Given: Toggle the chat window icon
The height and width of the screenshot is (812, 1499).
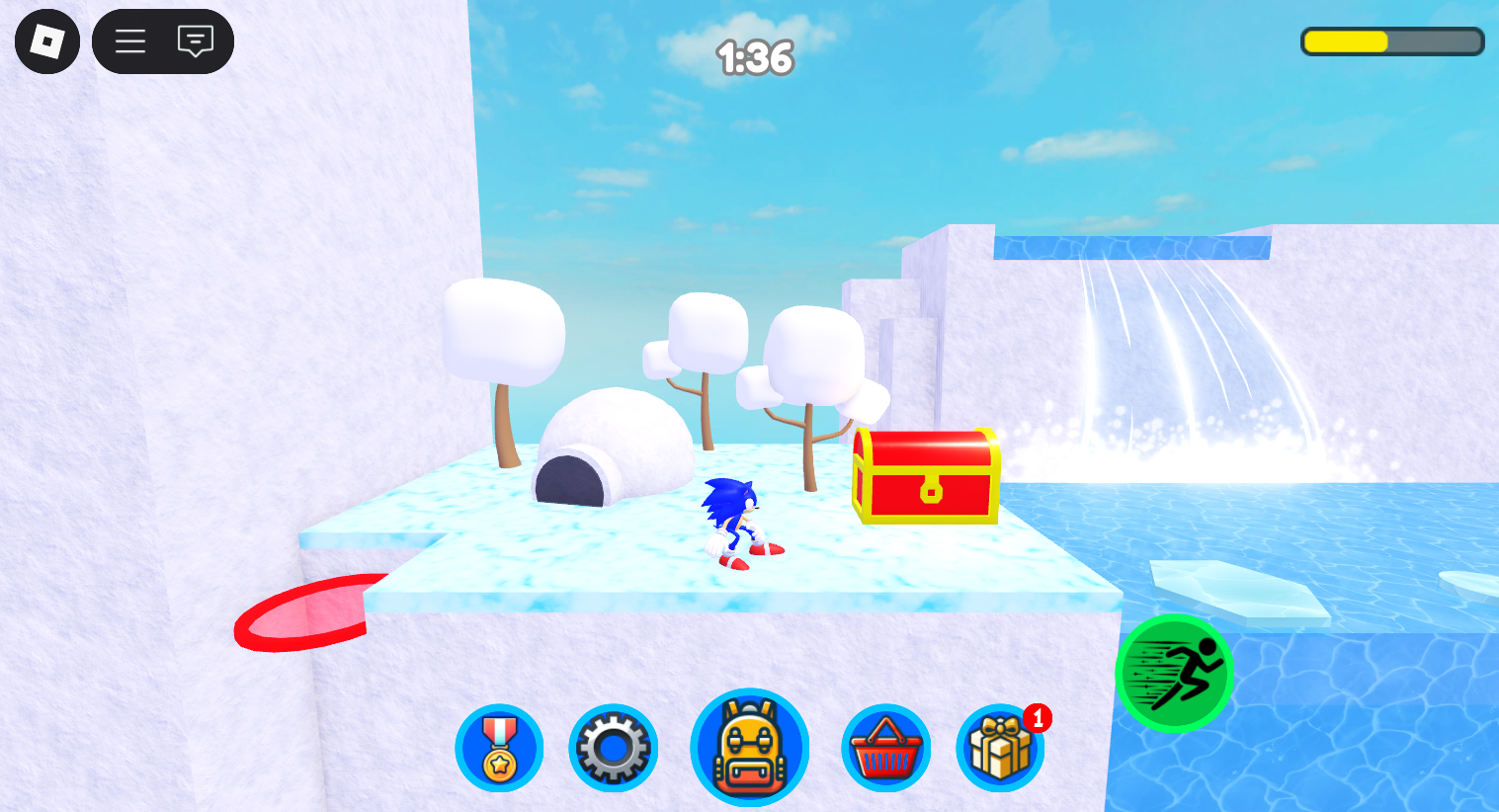Looking at the screenshot, I should pyautogui.click(x=196, y=41).
